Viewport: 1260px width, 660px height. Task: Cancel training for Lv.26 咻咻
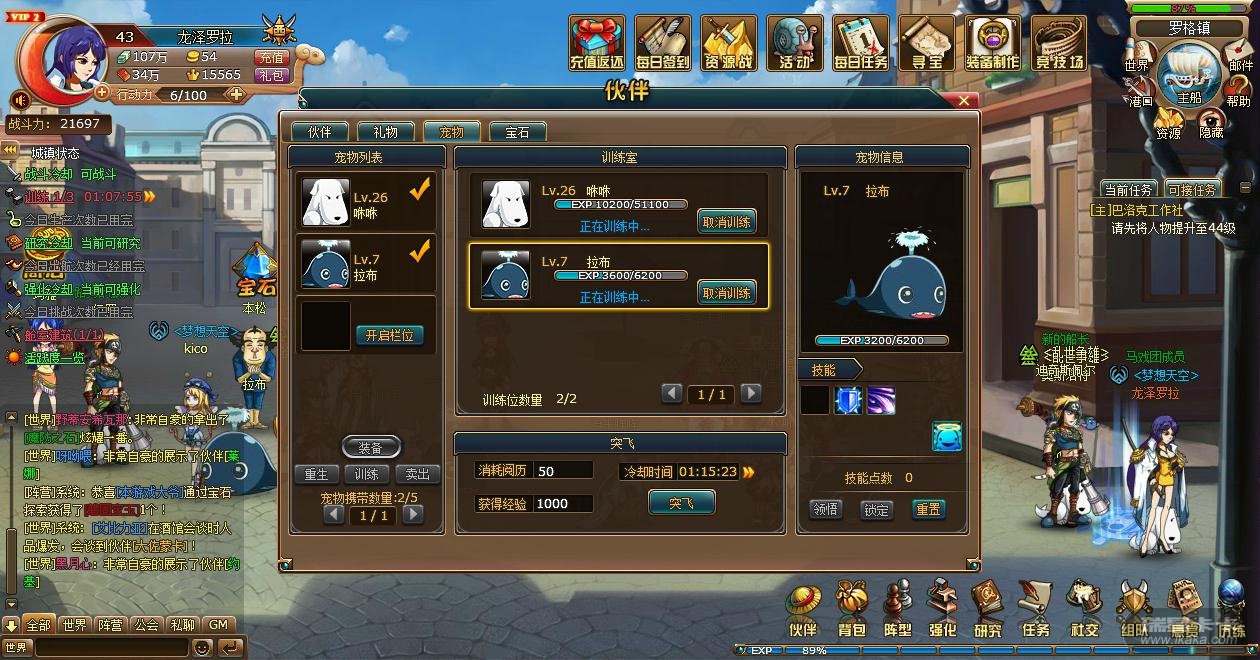[x=726, y=221]
